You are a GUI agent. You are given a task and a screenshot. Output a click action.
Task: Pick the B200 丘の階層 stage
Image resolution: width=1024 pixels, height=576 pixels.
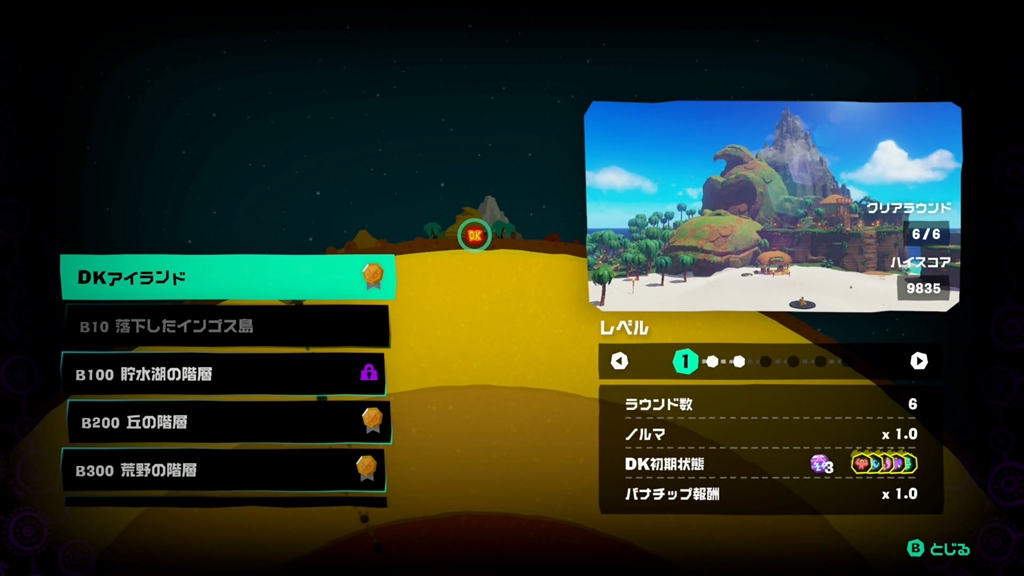(x=228, y=422)
